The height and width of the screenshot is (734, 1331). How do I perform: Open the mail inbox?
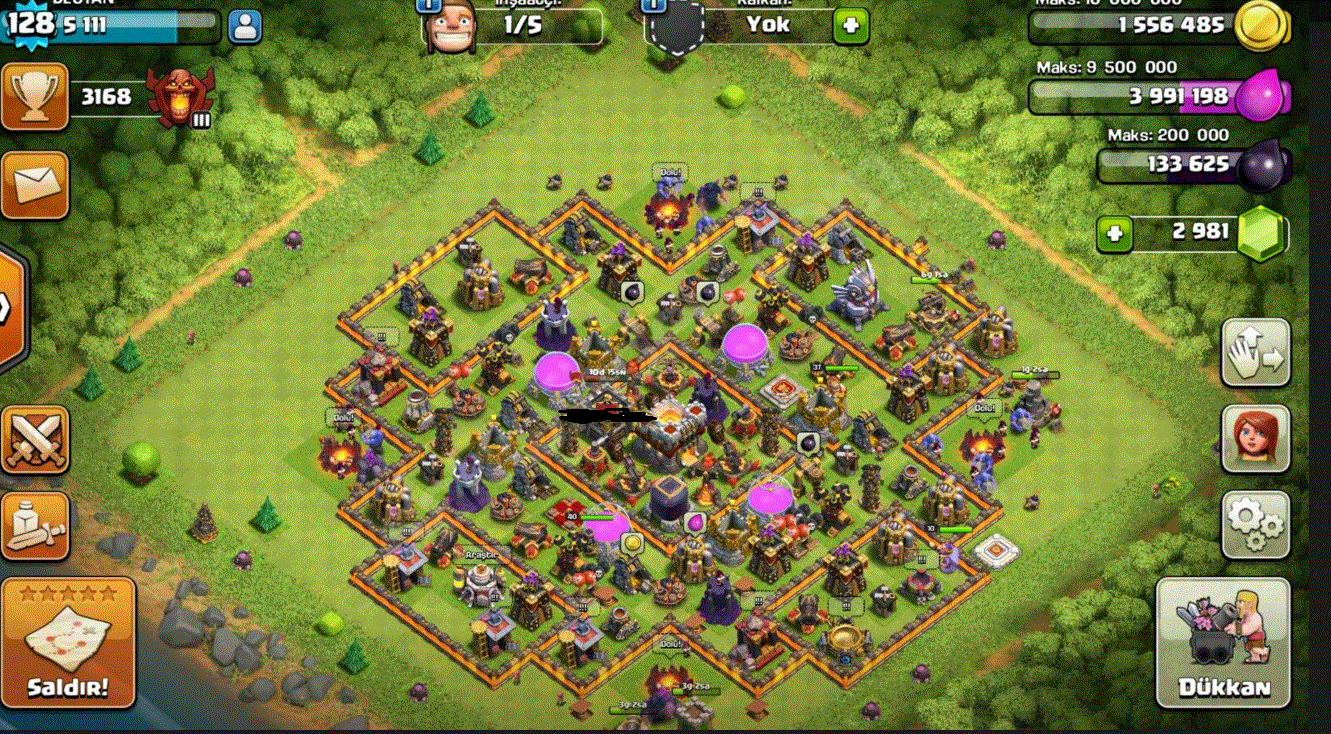(x=35, y=185)
